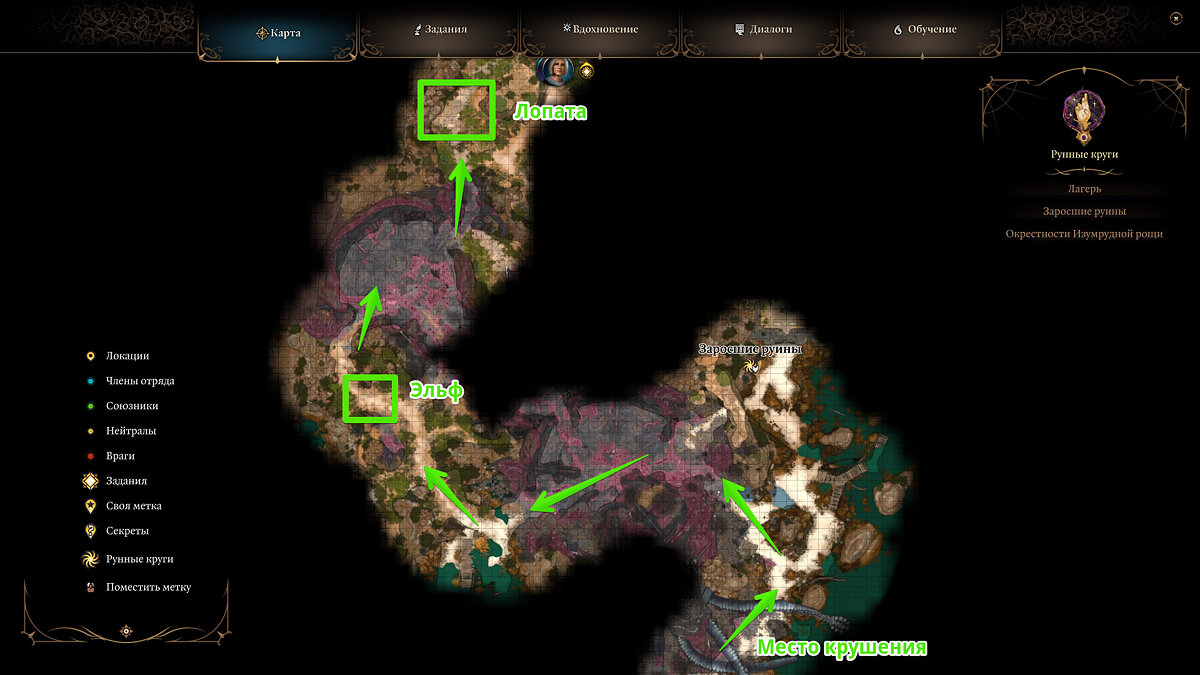This screenshot has width=1200, height=675.
Task: Switch to the Обучение tab
Action: (924, 30)
